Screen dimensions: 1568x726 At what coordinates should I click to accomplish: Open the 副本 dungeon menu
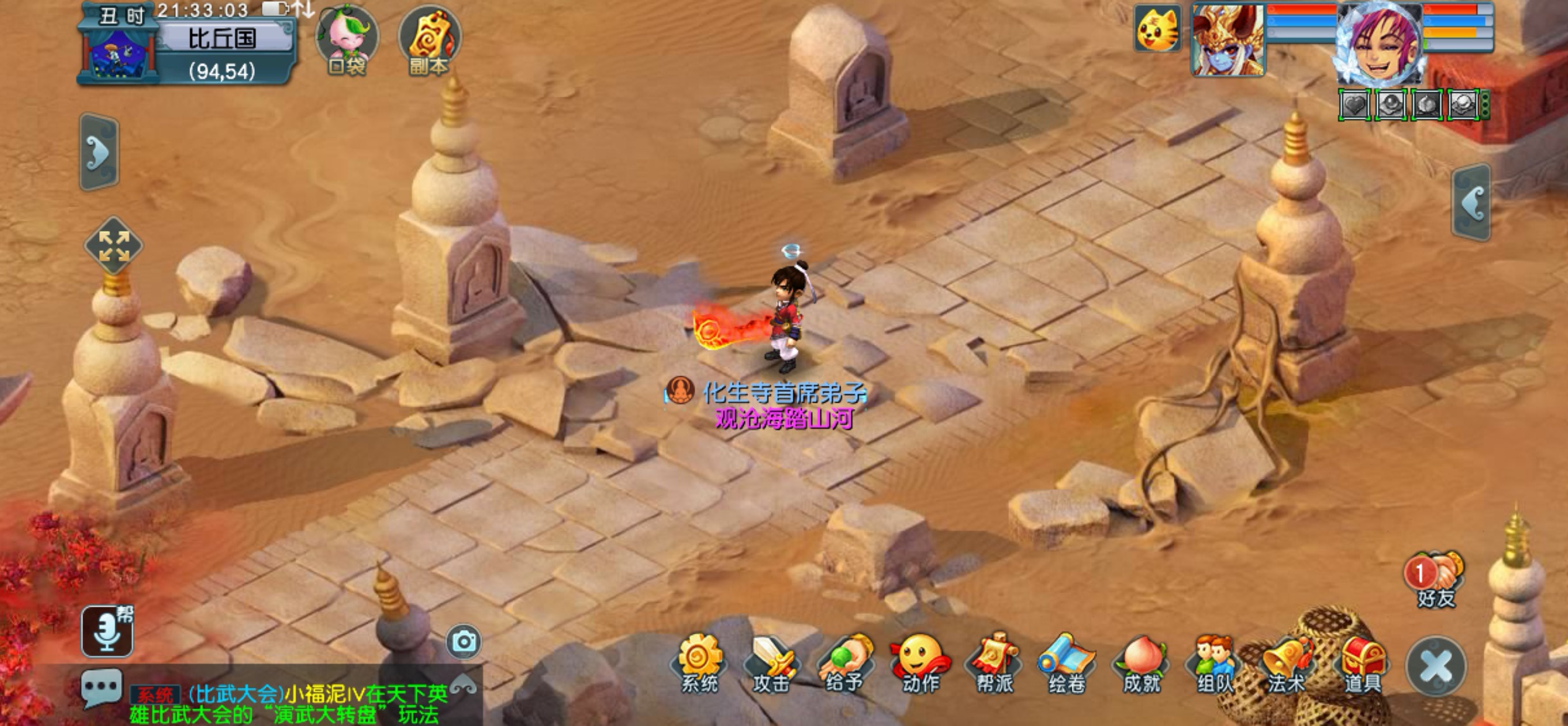(x=429, y=40)
